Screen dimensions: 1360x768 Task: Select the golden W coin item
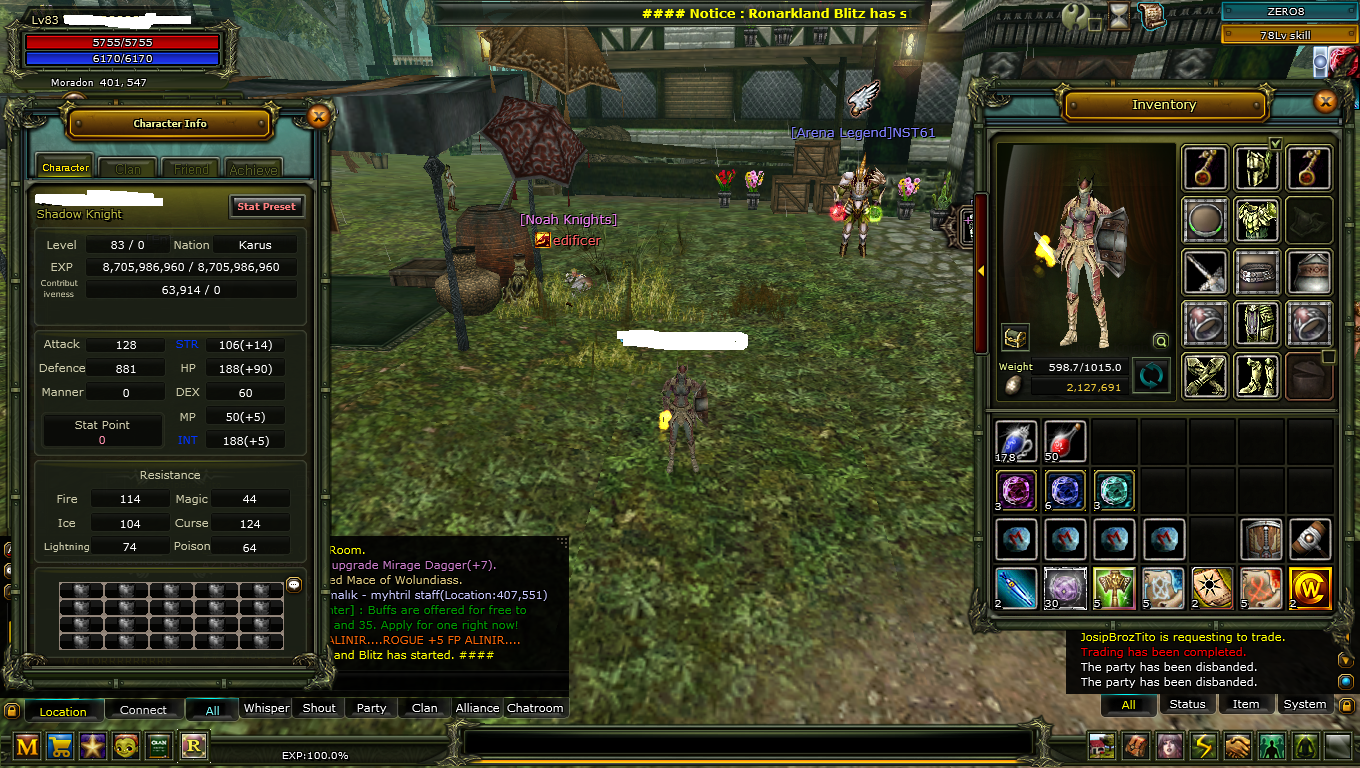pos(1310,587)
